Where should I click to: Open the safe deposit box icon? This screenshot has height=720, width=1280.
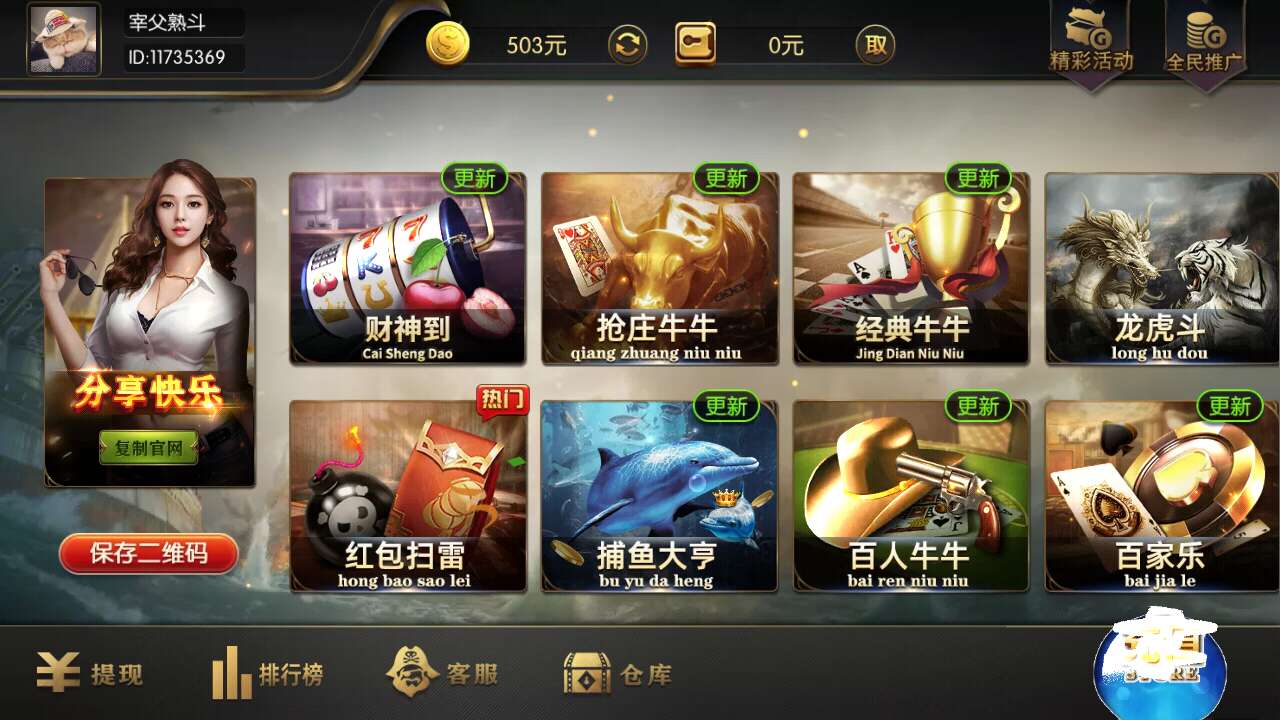[x=694, y=45]
